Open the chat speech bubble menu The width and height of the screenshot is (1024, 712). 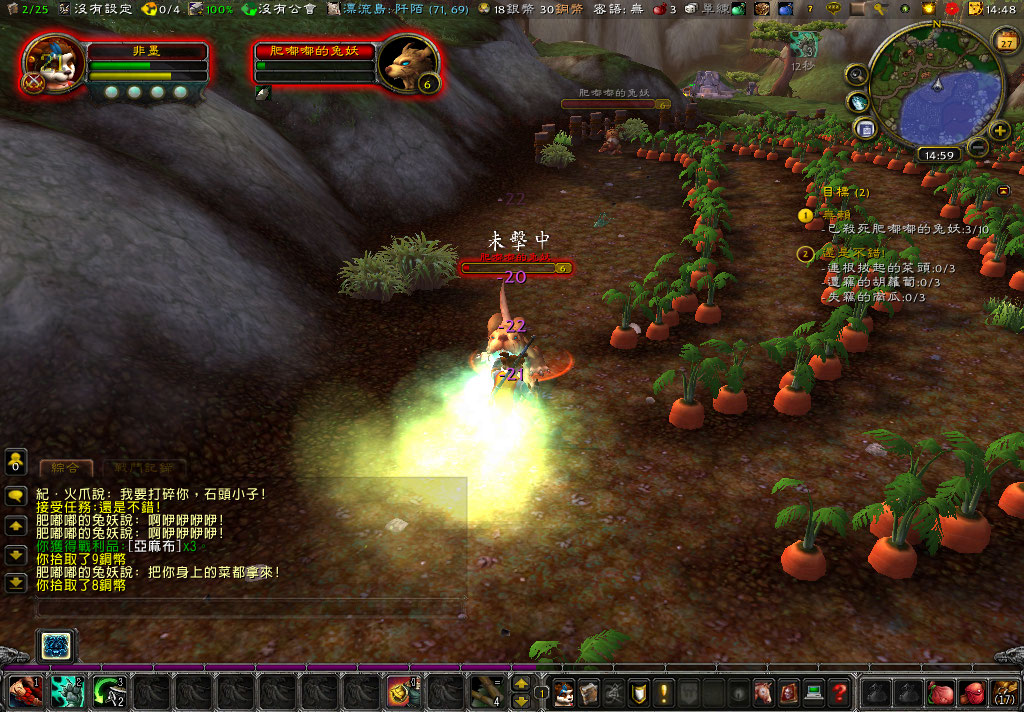(x=16, y=495)
